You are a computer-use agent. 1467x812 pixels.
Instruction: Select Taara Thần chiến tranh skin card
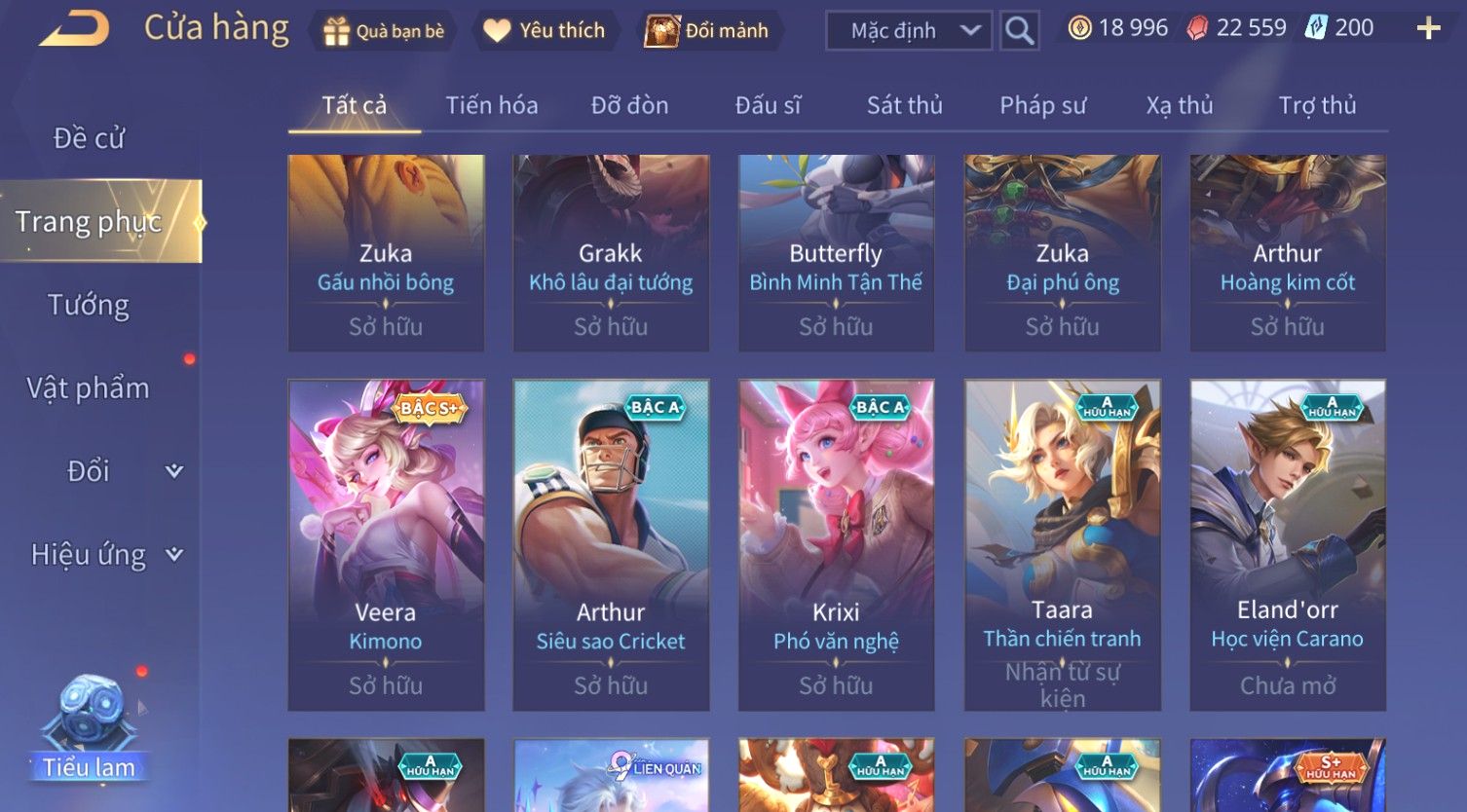pos(1062,543)
